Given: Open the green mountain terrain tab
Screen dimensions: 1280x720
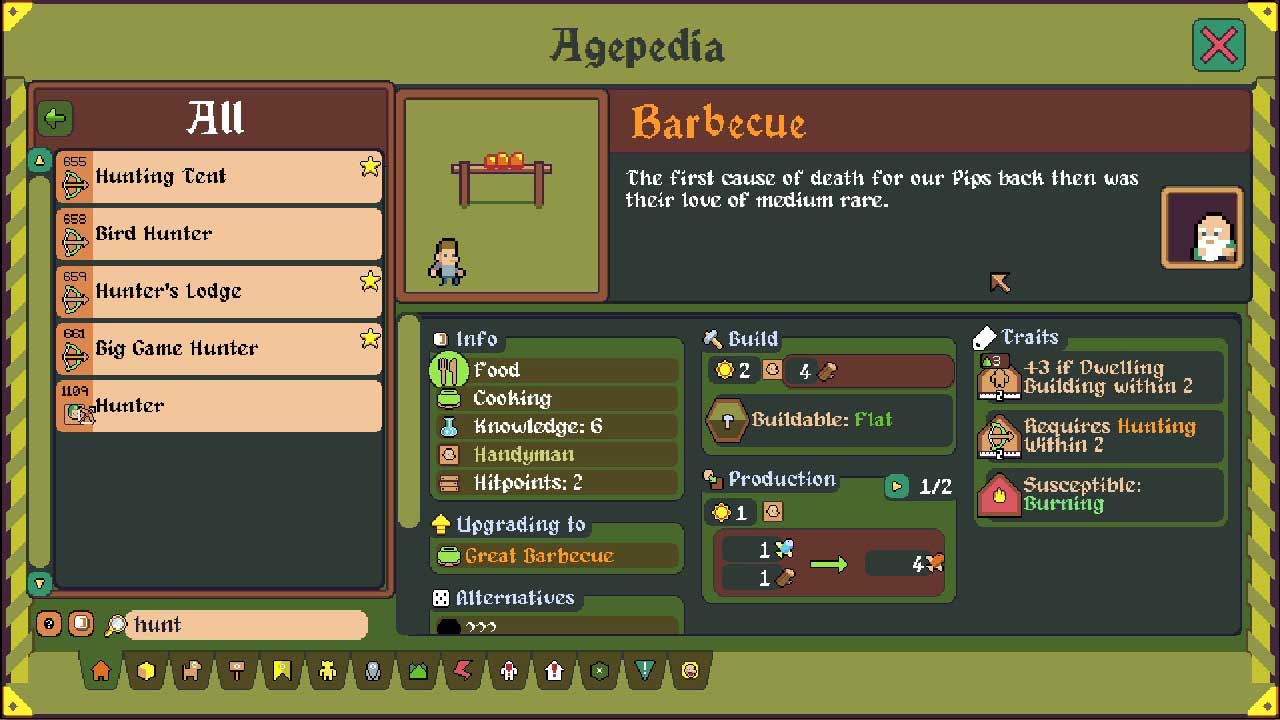Looking at the screenshot, I should point(418,672).
